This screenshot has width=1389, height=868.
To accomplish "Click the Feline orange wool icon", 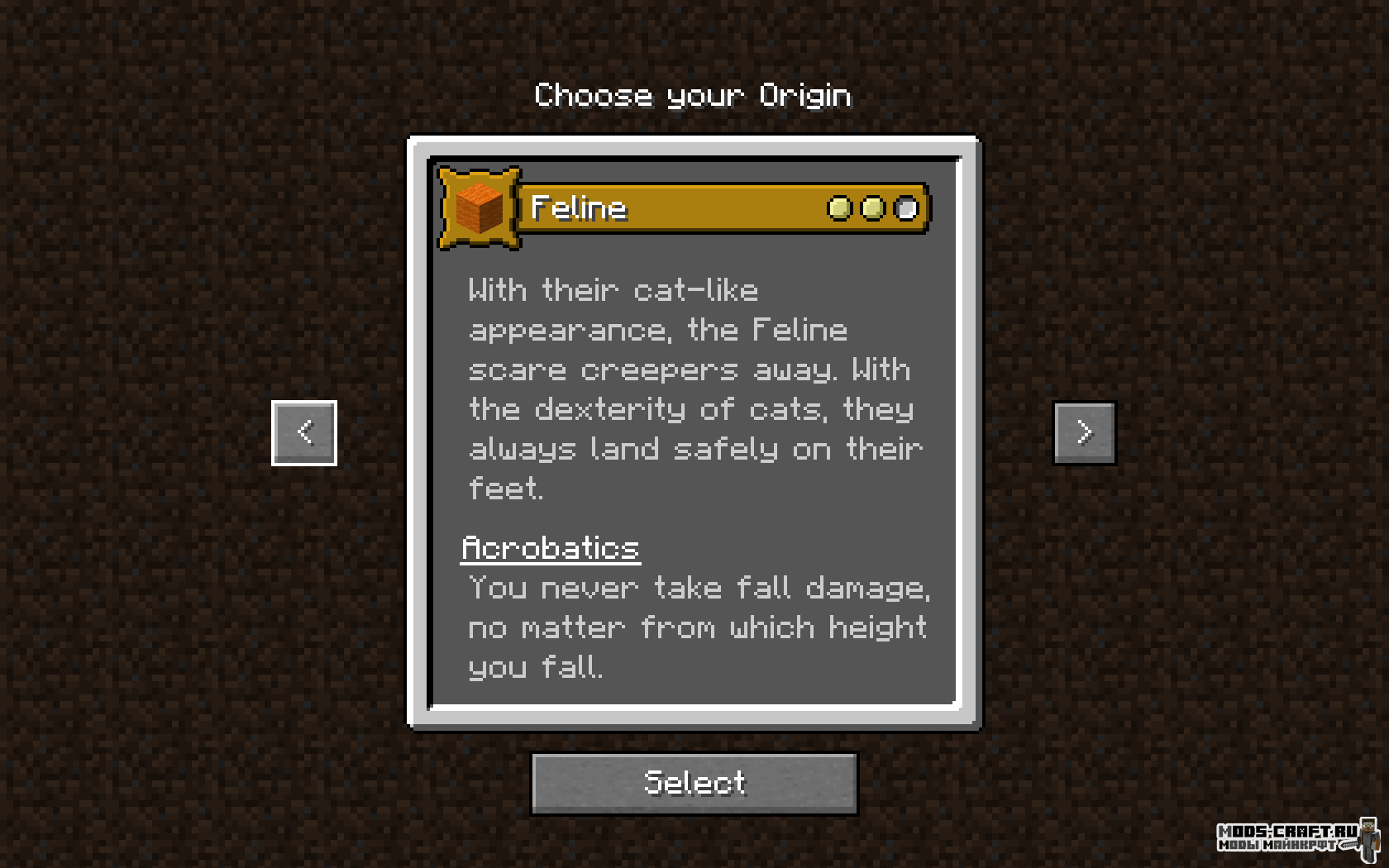I will point(480,208).
